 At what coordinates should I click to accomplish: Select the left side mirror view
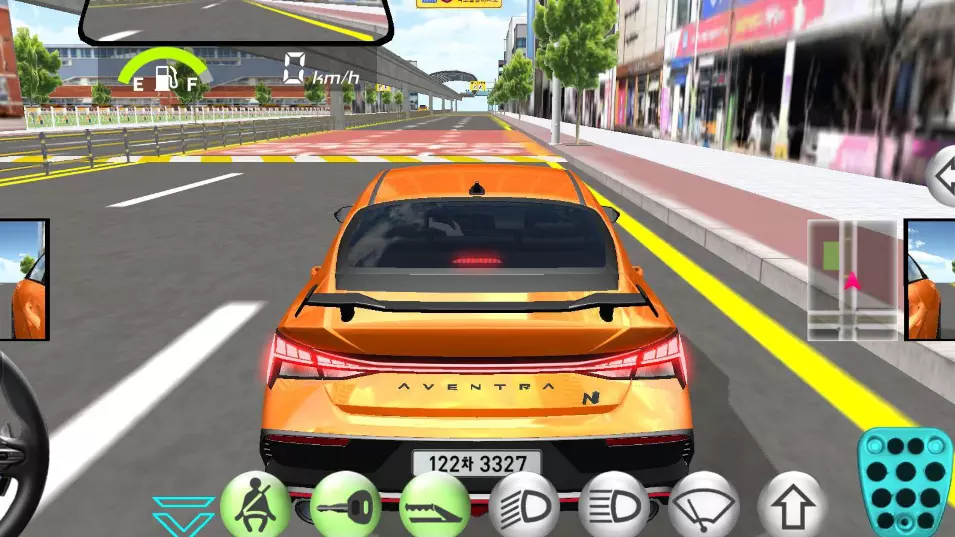coord(24,280)
